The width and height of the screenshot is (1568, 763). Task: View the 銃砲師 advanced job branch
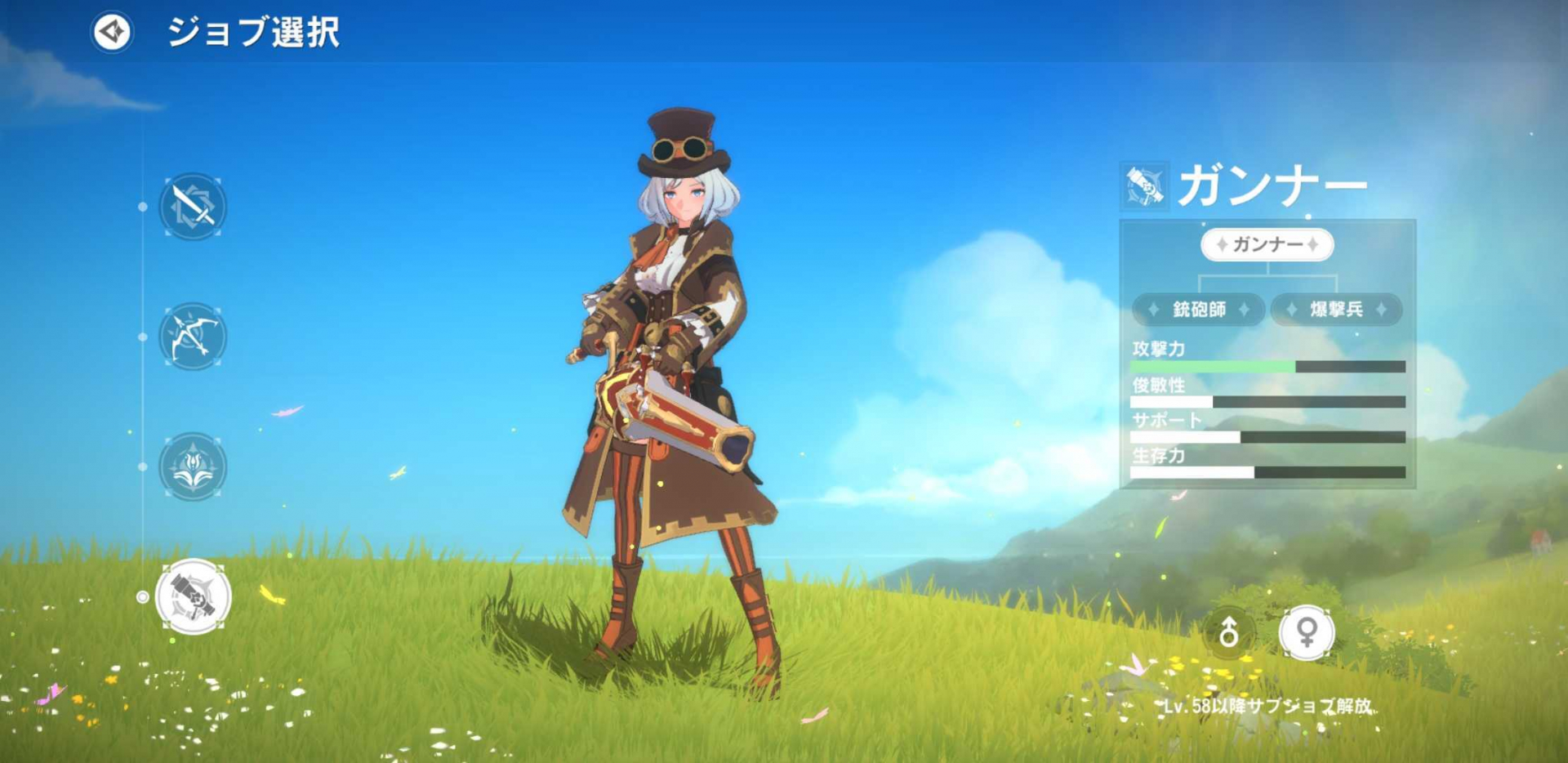click(1198, 310)
